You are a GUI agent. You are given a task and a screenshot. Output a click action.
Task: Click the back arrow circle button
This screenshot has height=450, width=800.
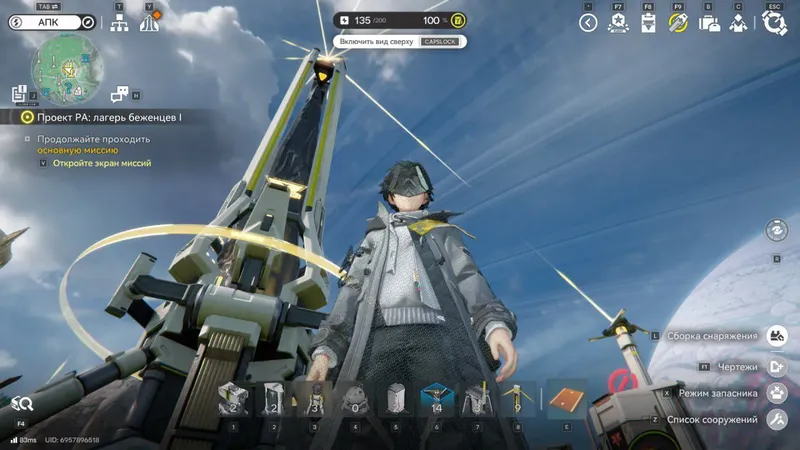coord(588,23)
